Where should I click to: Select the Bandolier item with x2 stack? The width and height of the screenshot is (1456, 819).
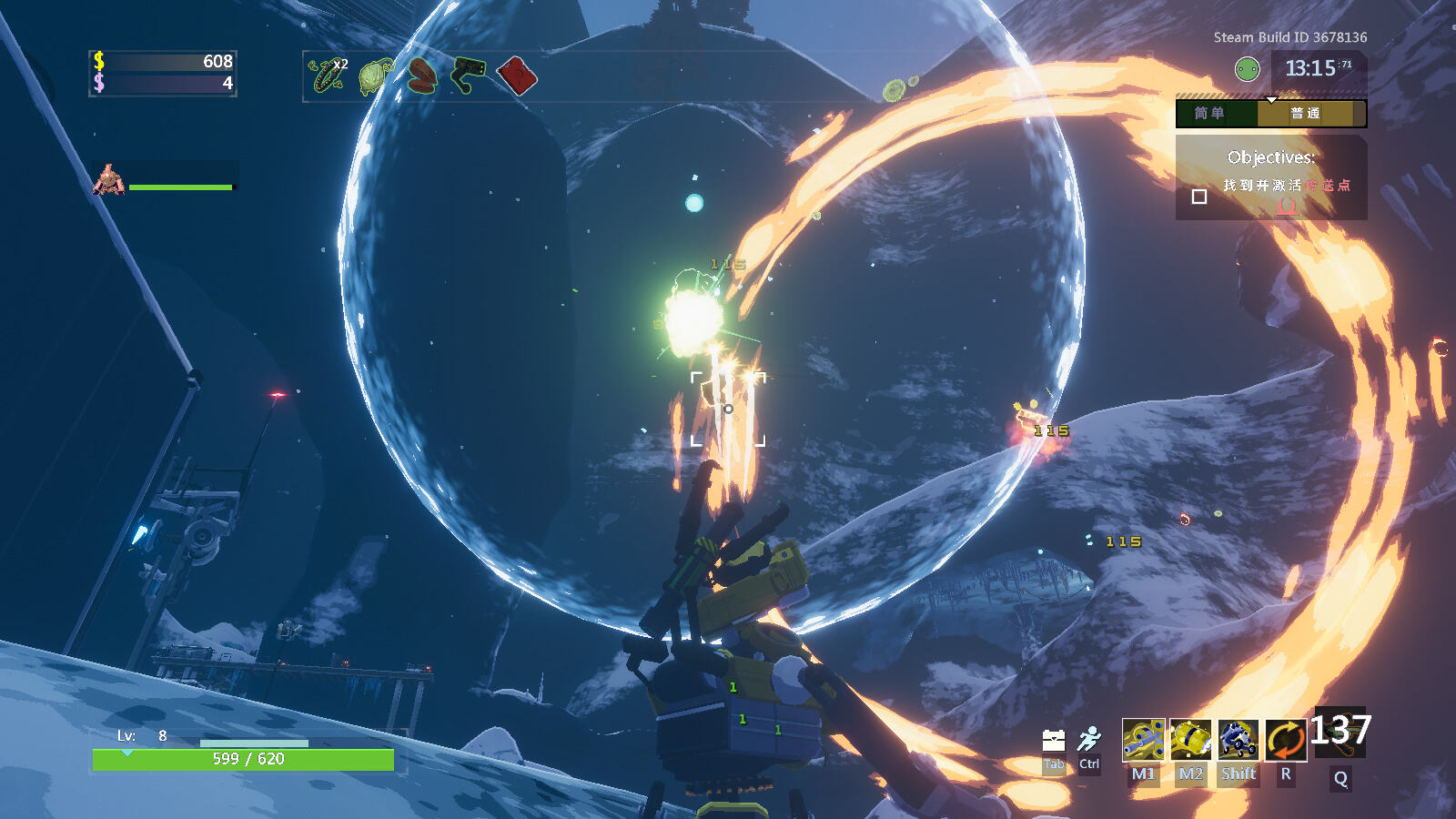click(327, 76)
